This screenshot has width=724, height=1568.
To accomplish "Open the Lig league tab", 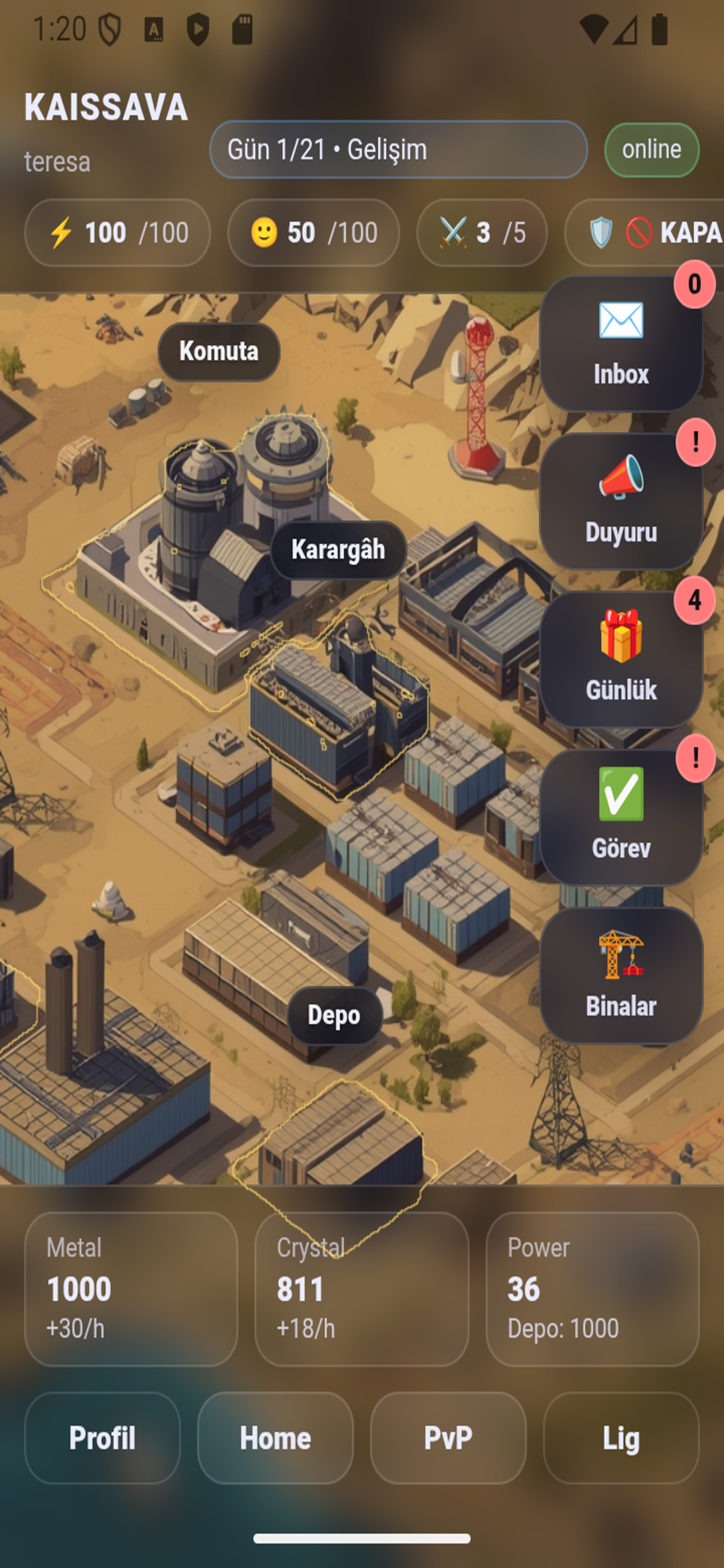I will pyautogui.click(x=621, y=1438).
